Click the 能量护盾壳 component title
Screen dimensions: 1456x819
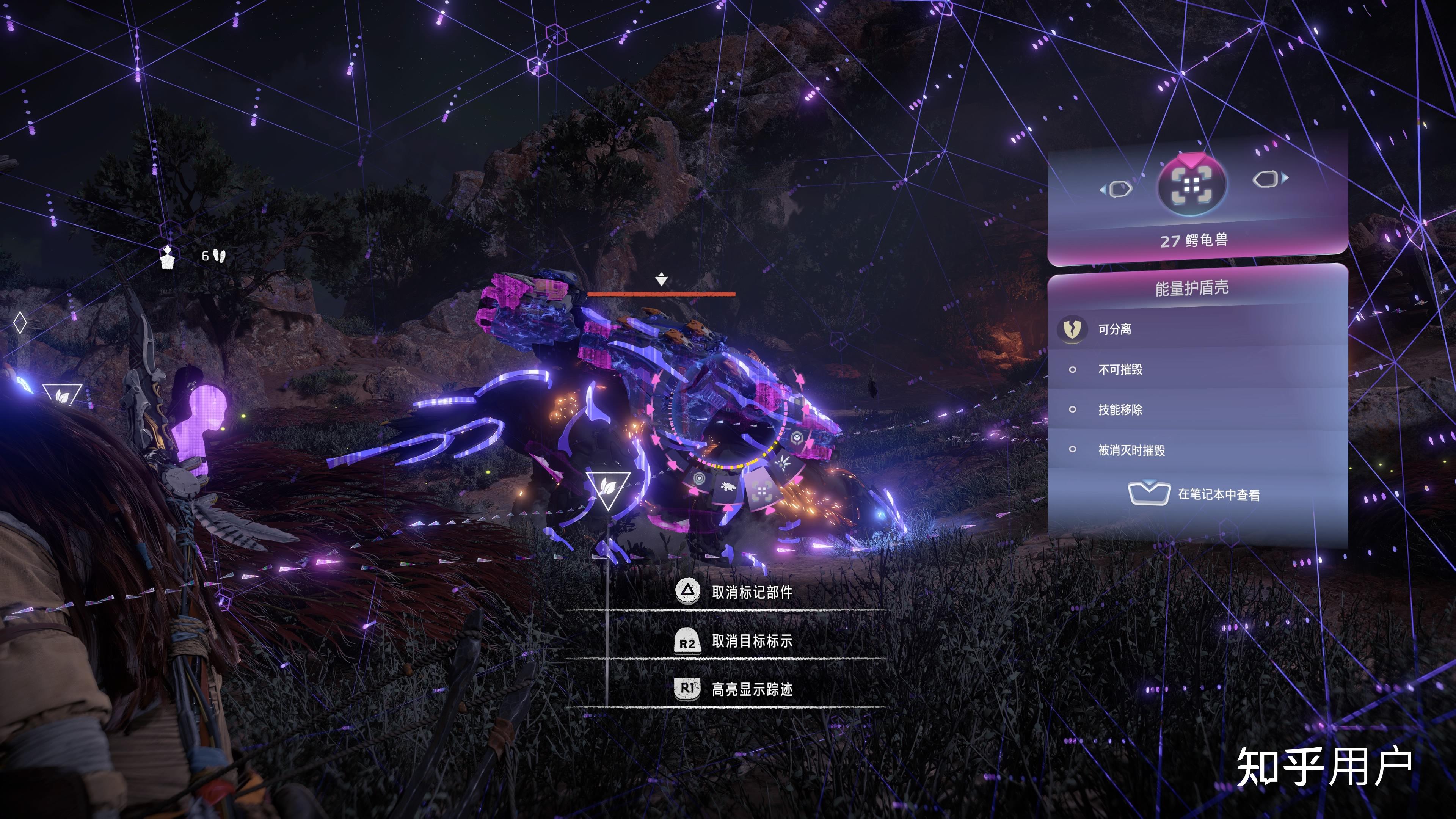pos(1192,288)
